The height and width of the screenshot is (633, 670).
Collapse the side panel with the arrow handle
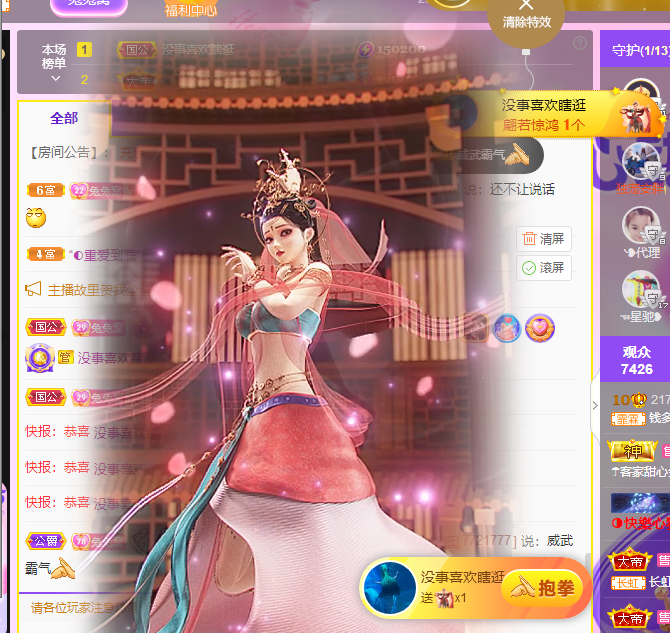click(595, 405)
